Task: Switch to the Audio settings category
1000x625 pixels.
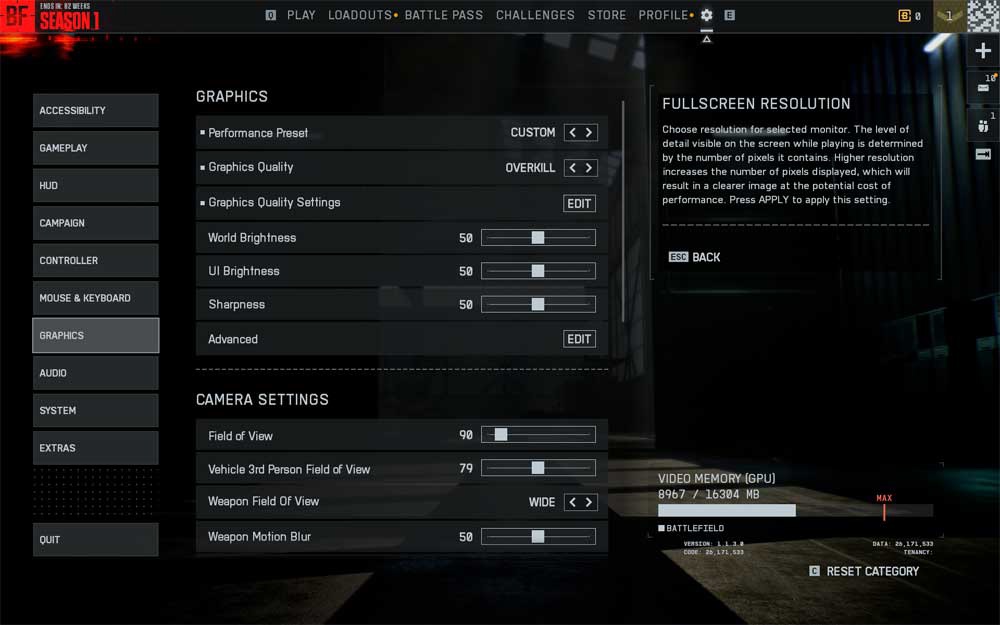Action: [95, 373]
